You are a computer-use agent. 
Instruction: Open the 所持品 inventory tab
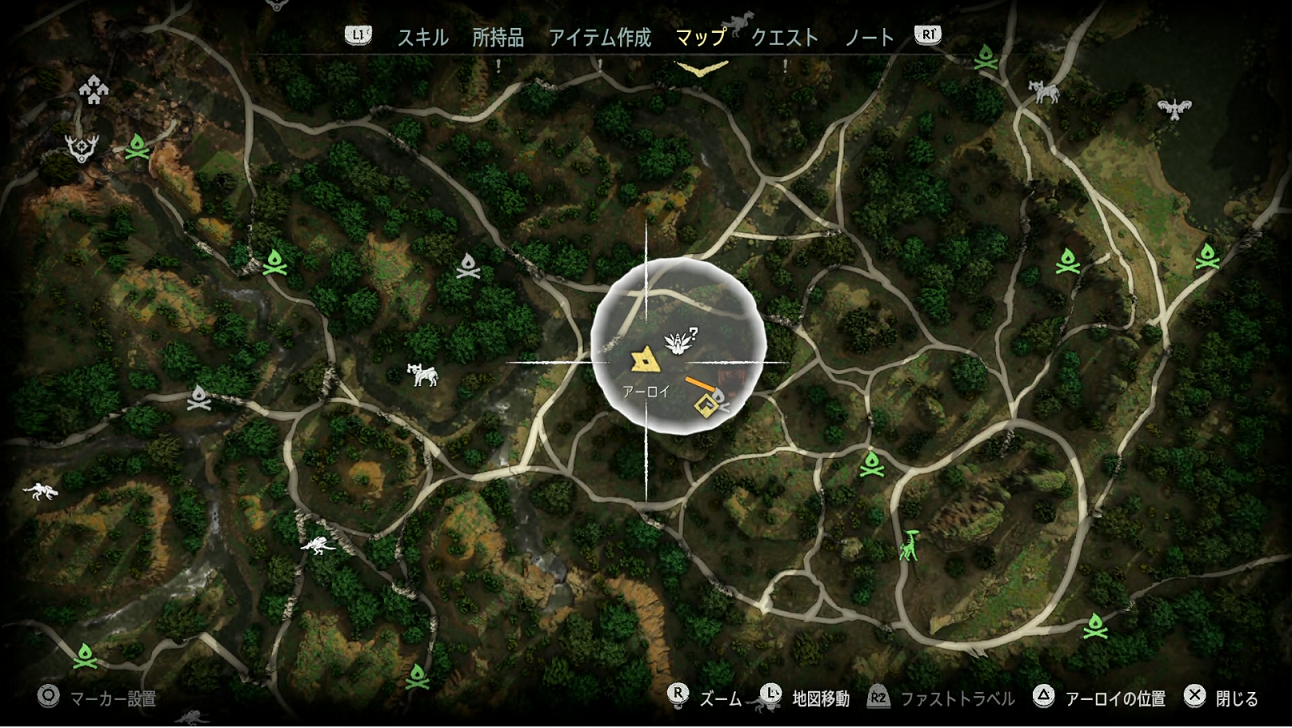coord(498,37)
